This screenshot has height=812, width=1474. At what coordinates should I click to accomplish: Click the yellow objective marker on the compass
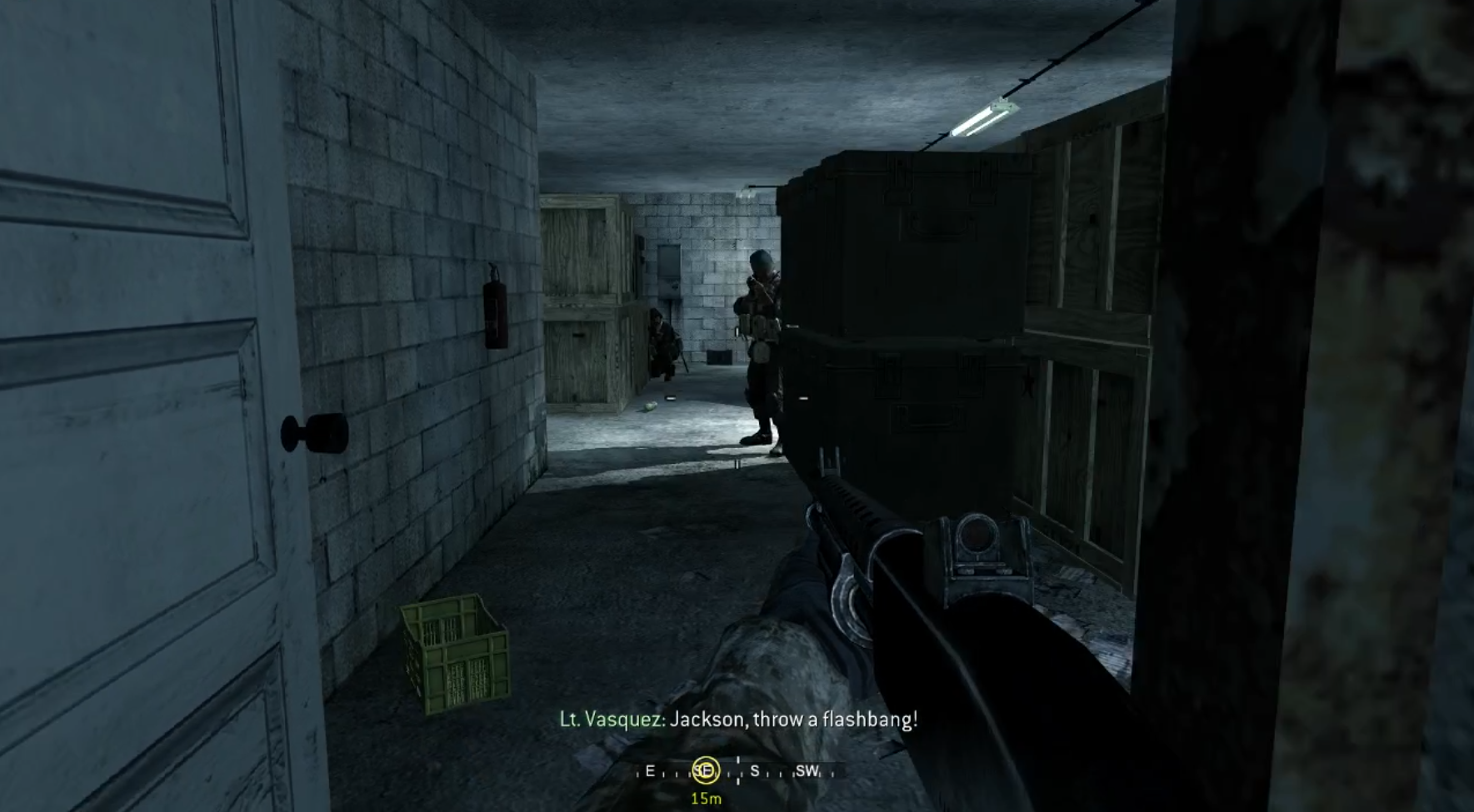[705, 770]
